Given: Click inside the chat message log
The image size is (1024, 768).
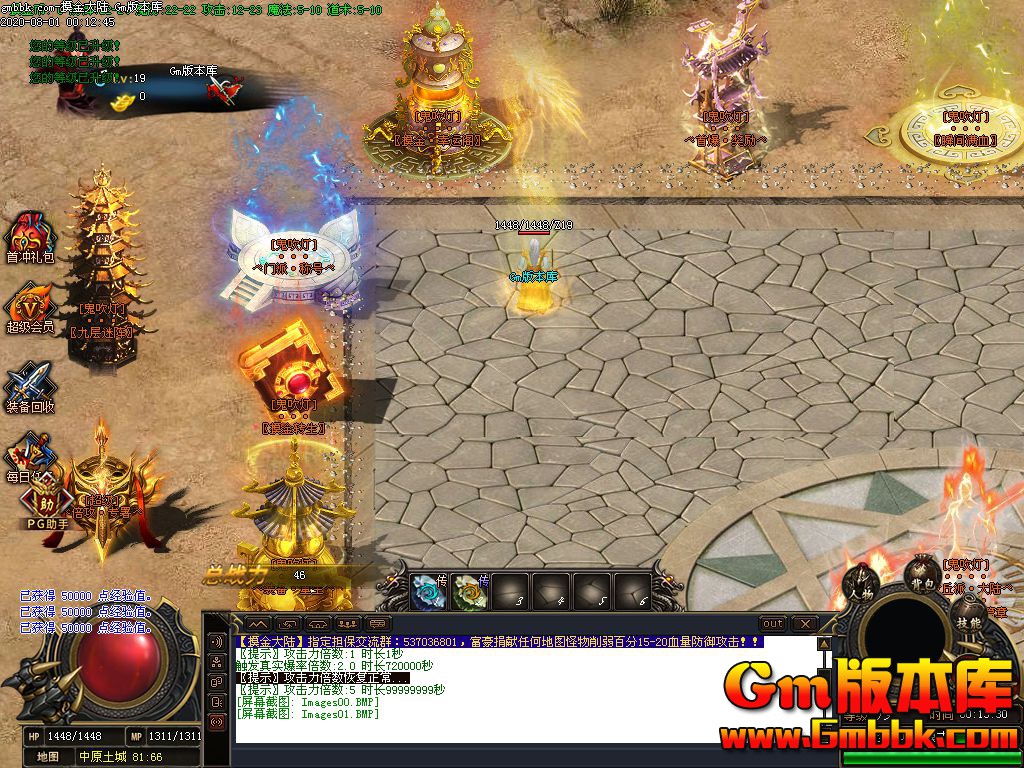Looking at the screenshot, I should [520, 690].
